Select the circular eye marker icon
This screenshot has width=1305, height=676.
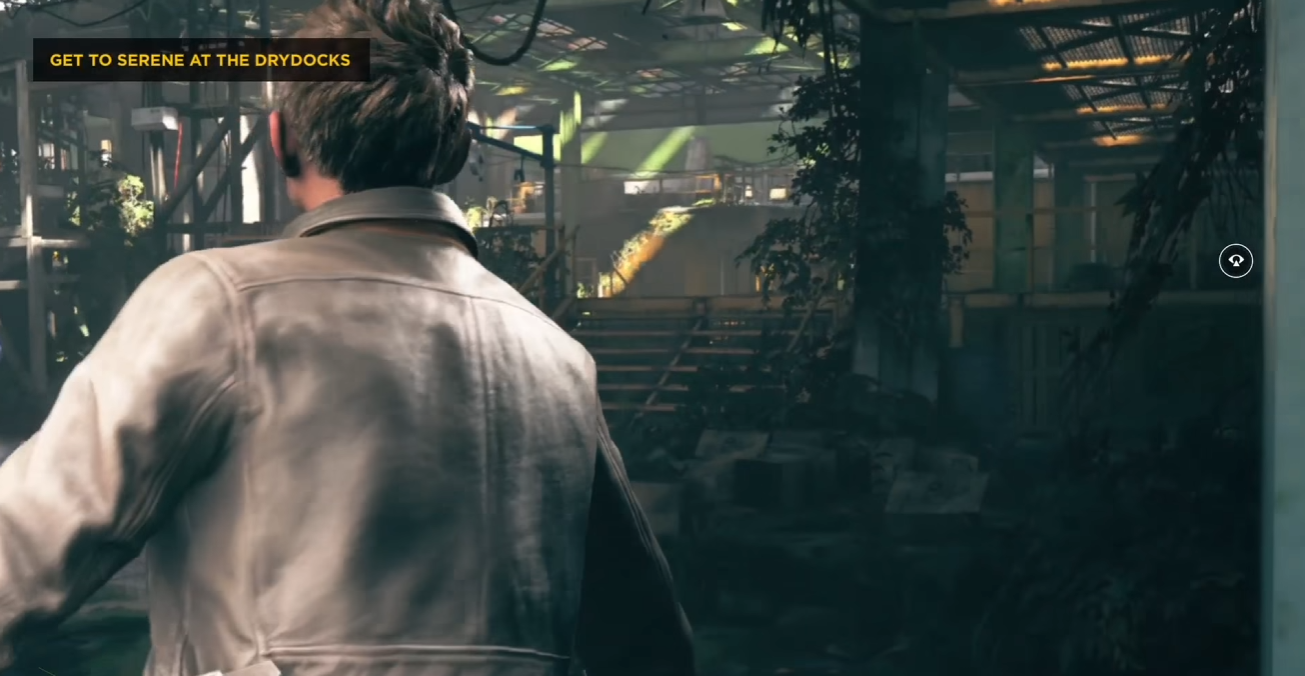click(1236, 261)
